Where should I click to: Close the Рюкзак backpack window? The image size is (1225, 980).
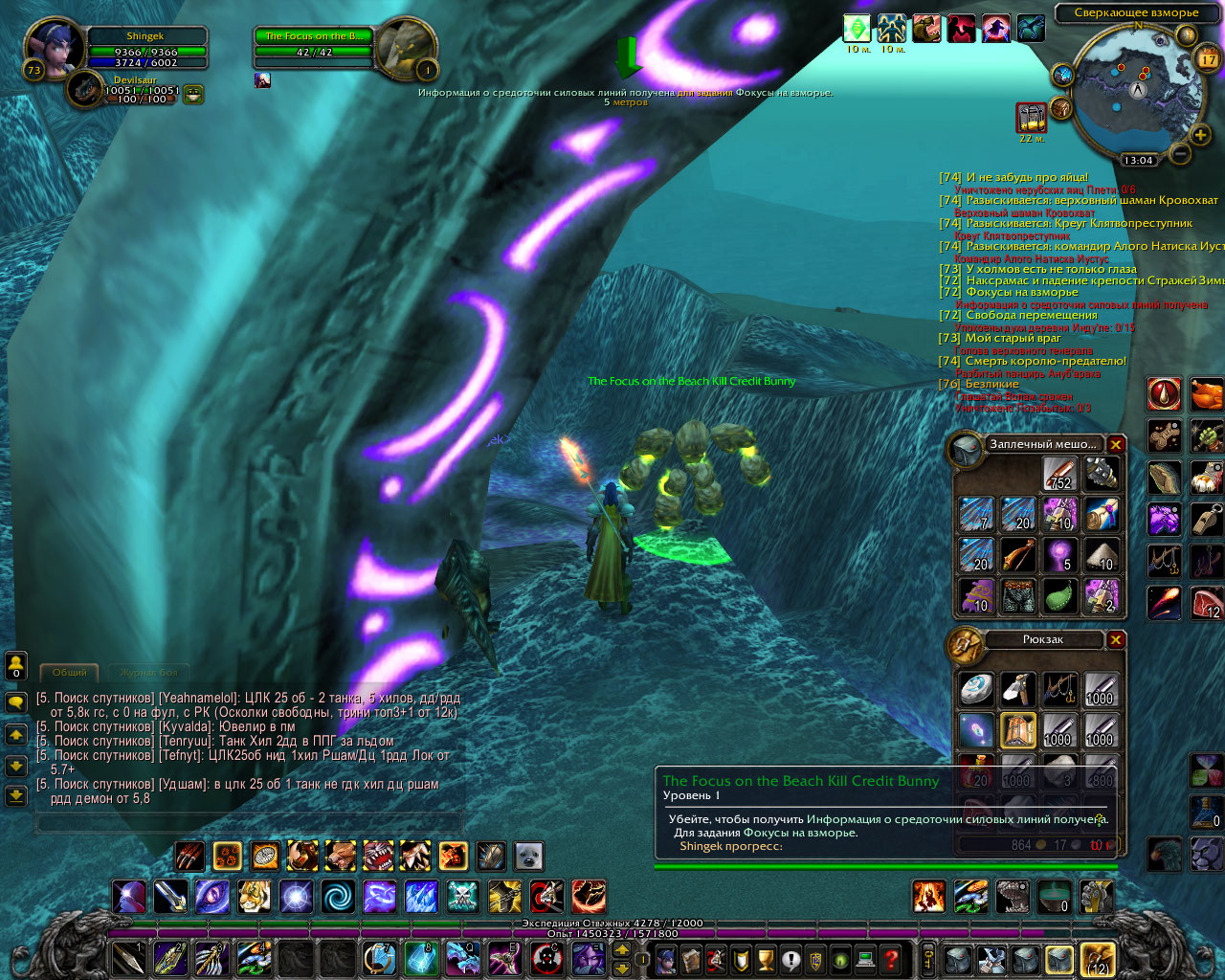1116,639
